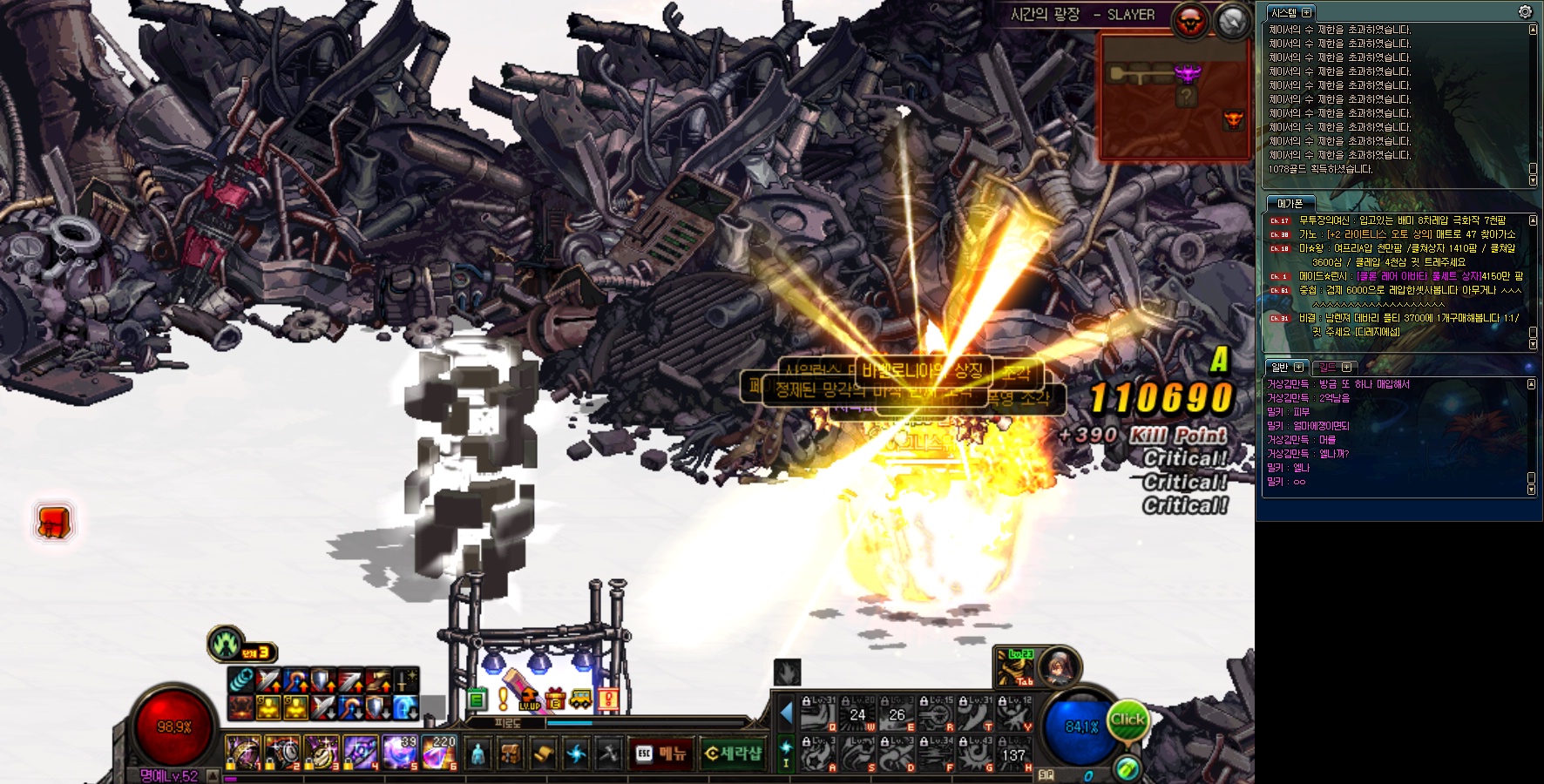This screenshot has height=784, width=1544.
Task: Switch to the 시스템 chat tab
Action: pyautogui.click(x=1284, y=13)
